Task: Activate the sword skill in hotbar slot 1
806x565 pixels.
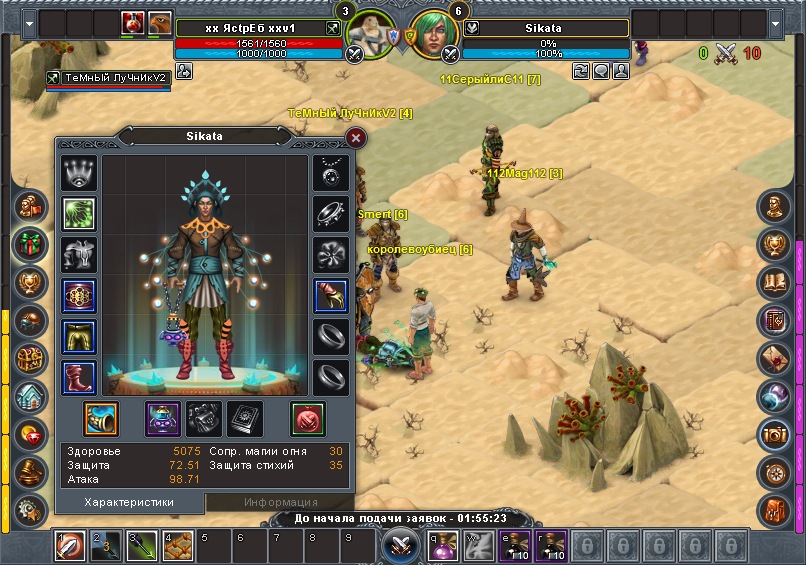Action: point(68,546)
